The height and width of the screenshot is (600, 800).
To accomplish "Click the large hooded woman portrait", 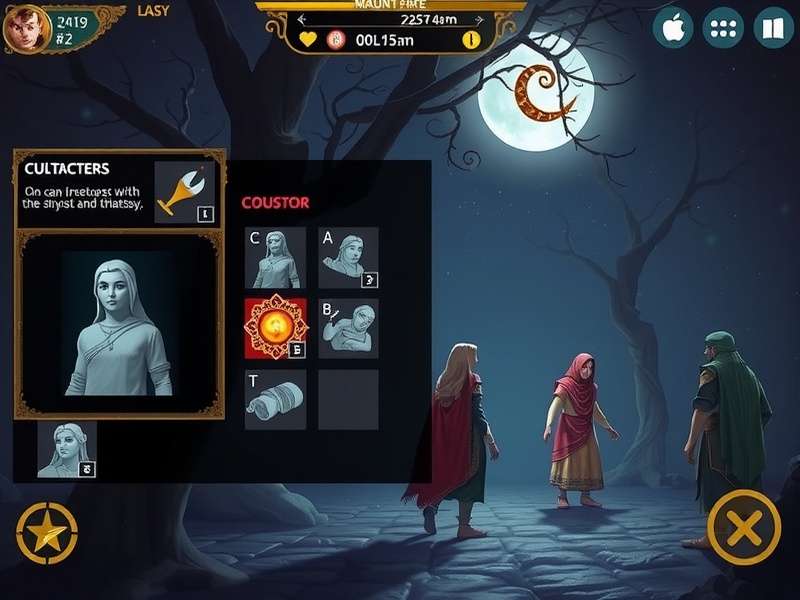I will [118, 324].
